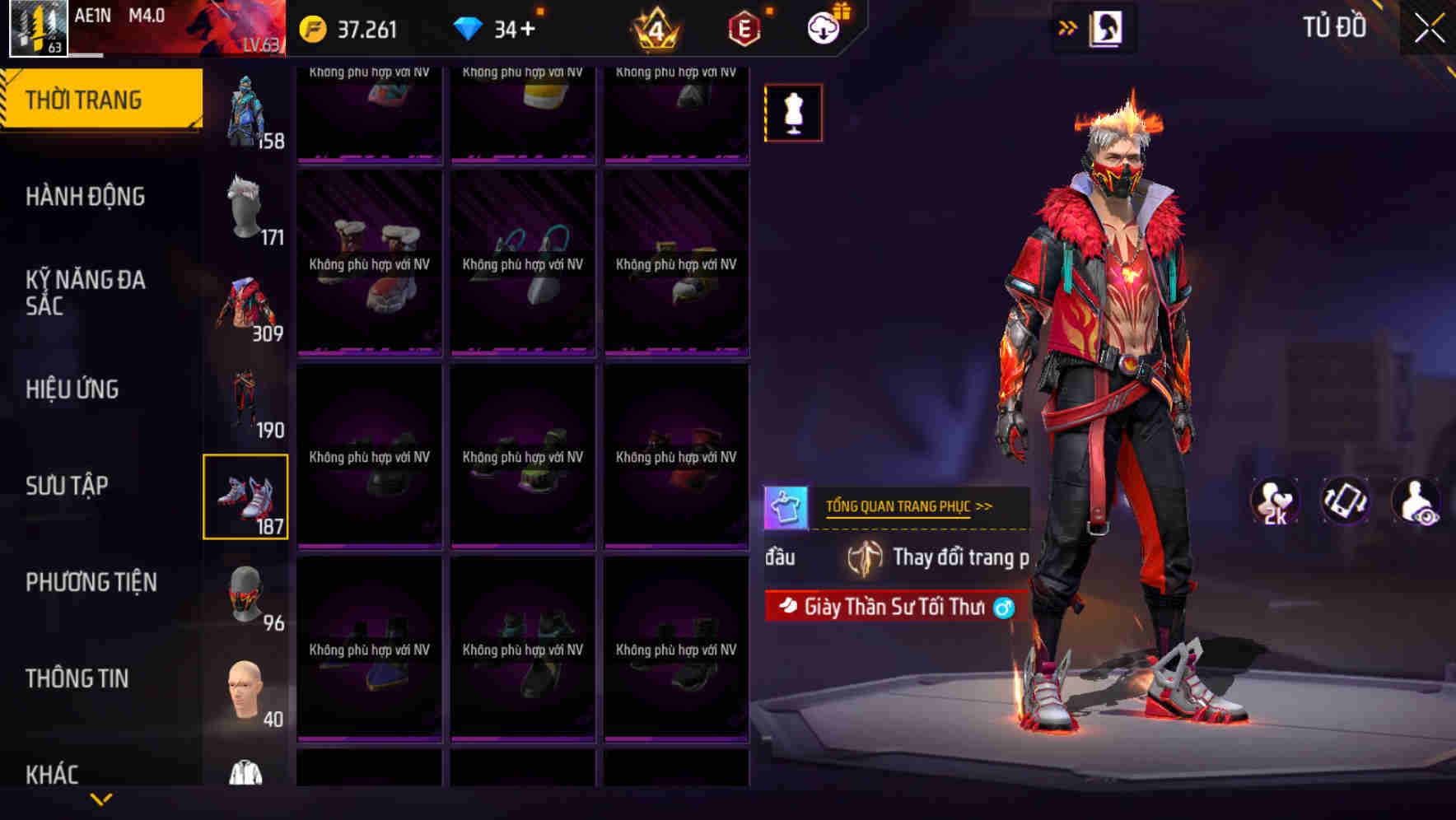Toggle the mannequin display icon
The width and height of the screenshot is (1456, 820).
tap(792, 113)
